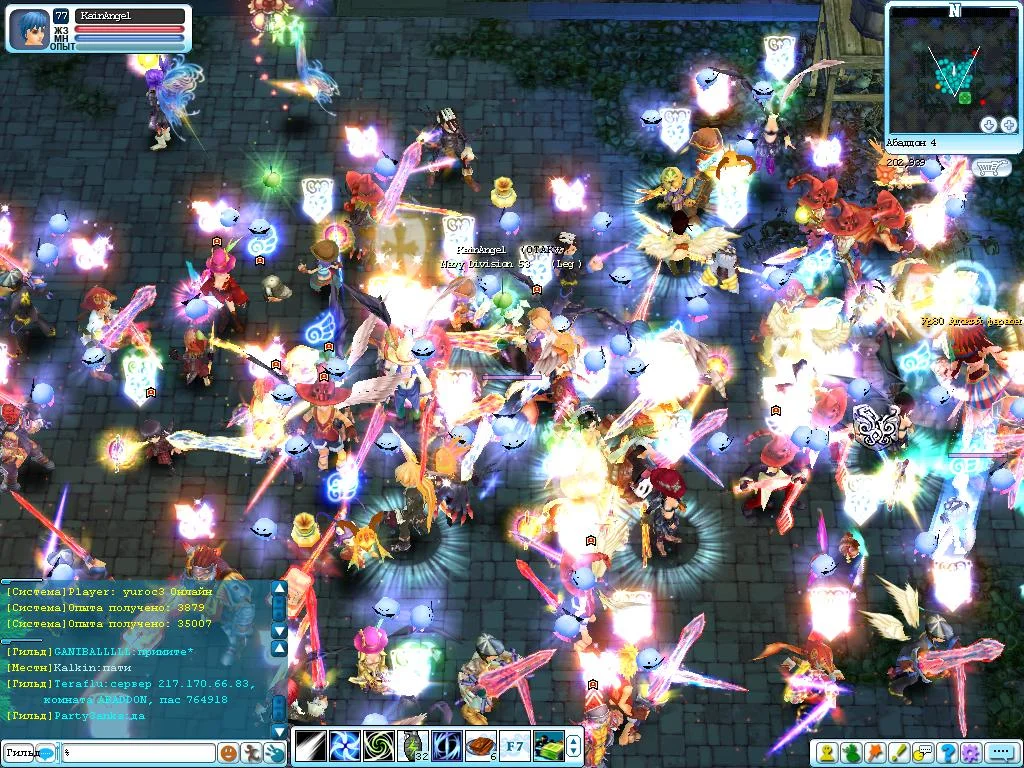Focus the chat text input box
This screenshot has height=768, width=1024.
point(138,752)
